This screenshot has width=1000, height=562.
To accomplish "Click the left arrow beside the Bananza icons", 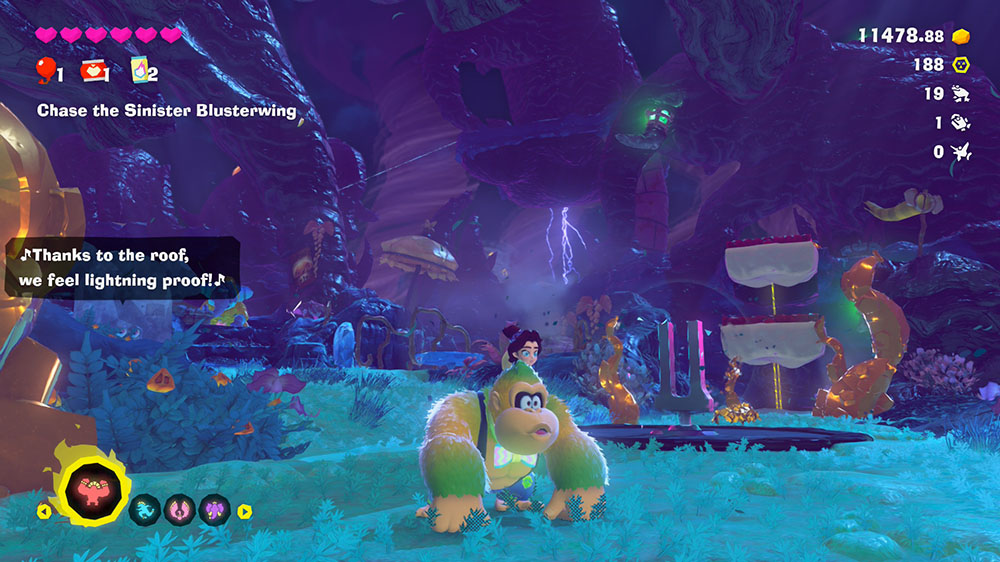I will click(43, 511).
